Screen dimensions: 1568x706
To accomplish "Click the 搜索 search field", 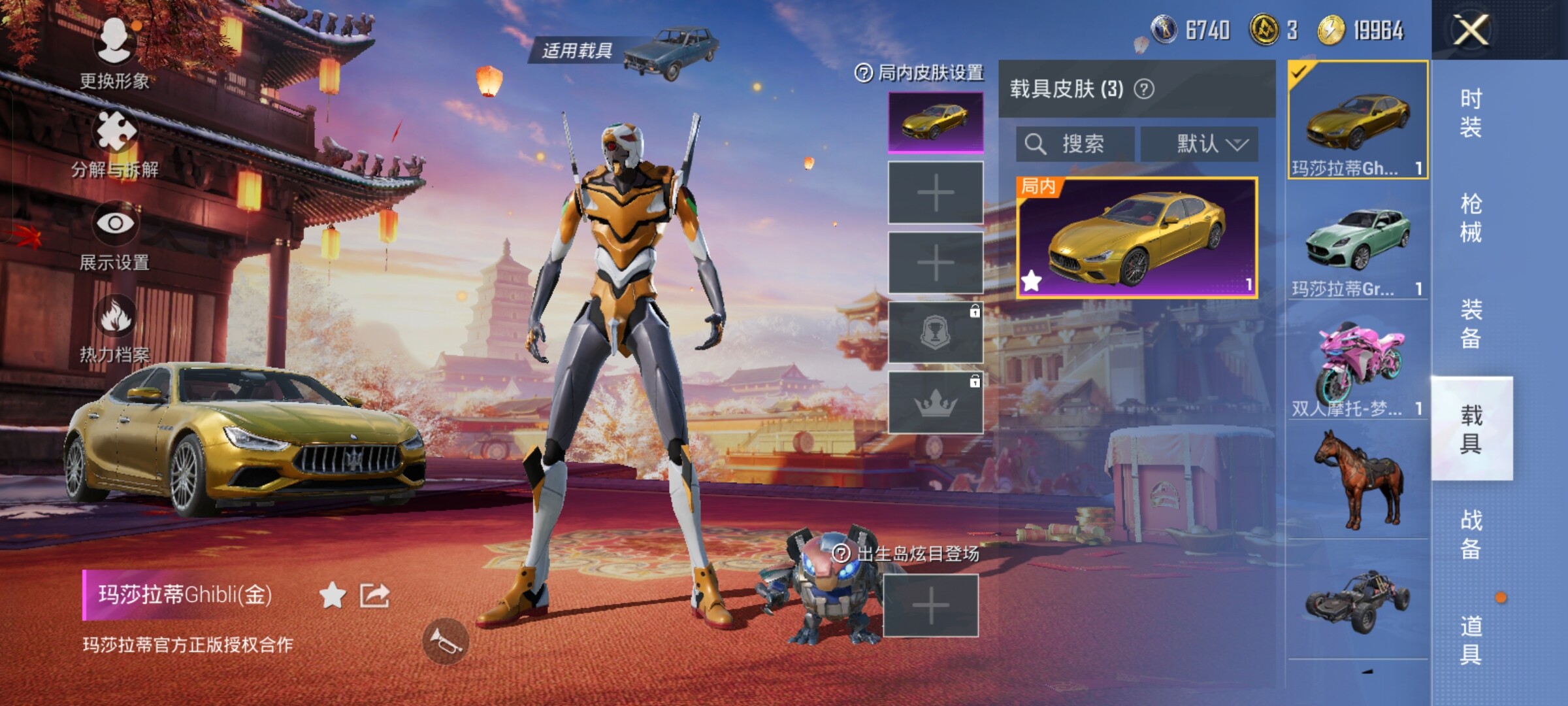I will 1075,144.
